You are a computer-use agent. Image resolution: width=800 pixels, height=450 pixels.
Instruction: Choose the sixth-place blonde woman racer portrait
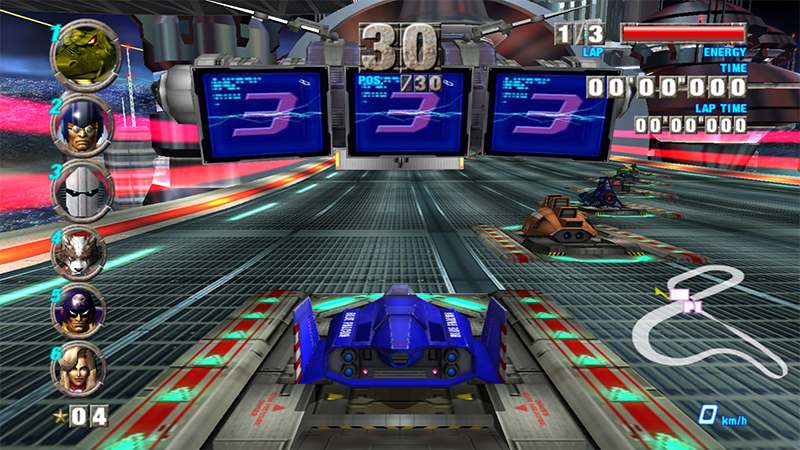click(80, 367)
